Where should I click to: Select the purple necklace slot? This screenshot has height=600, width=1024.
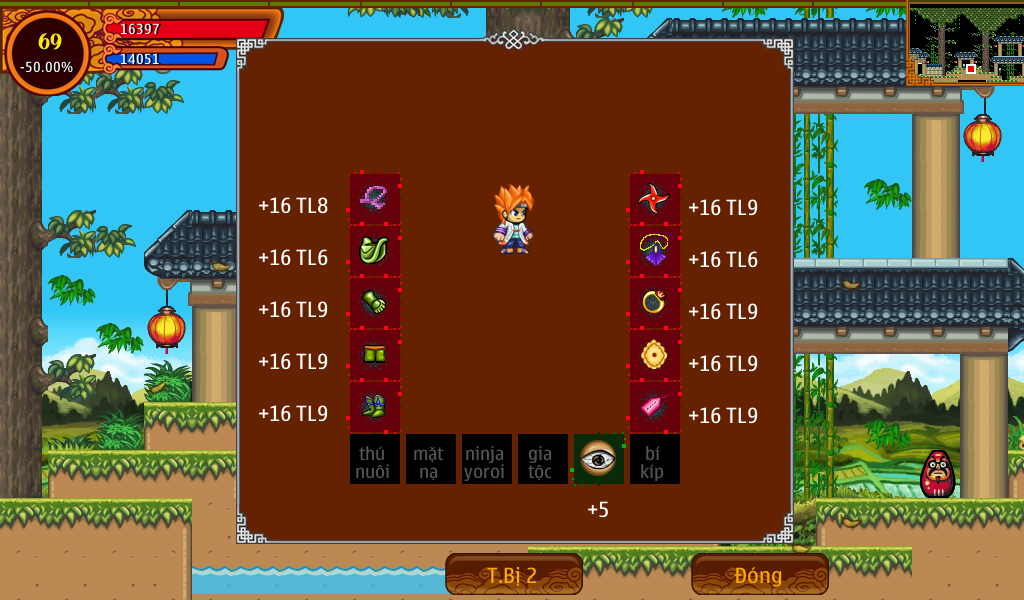[x=654, y=251]
